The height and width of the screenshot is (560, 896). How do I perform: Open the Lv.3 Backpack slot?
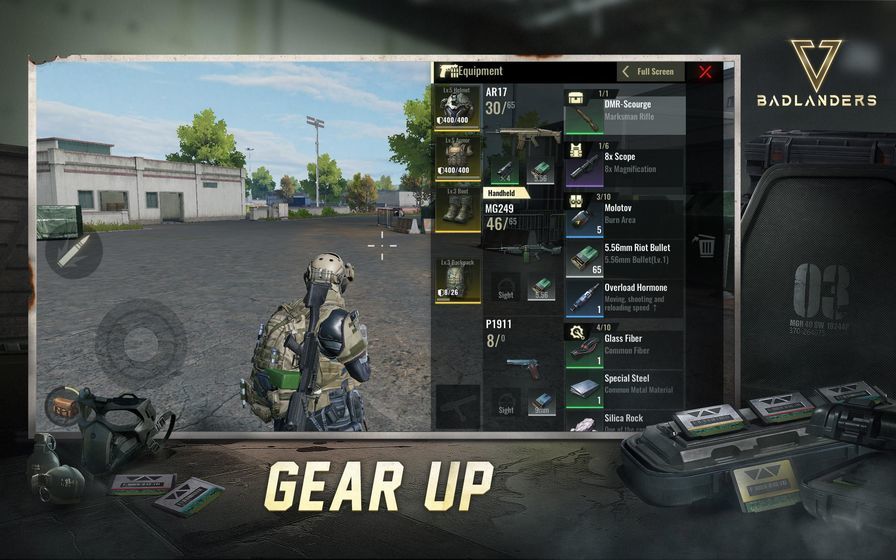457,280
